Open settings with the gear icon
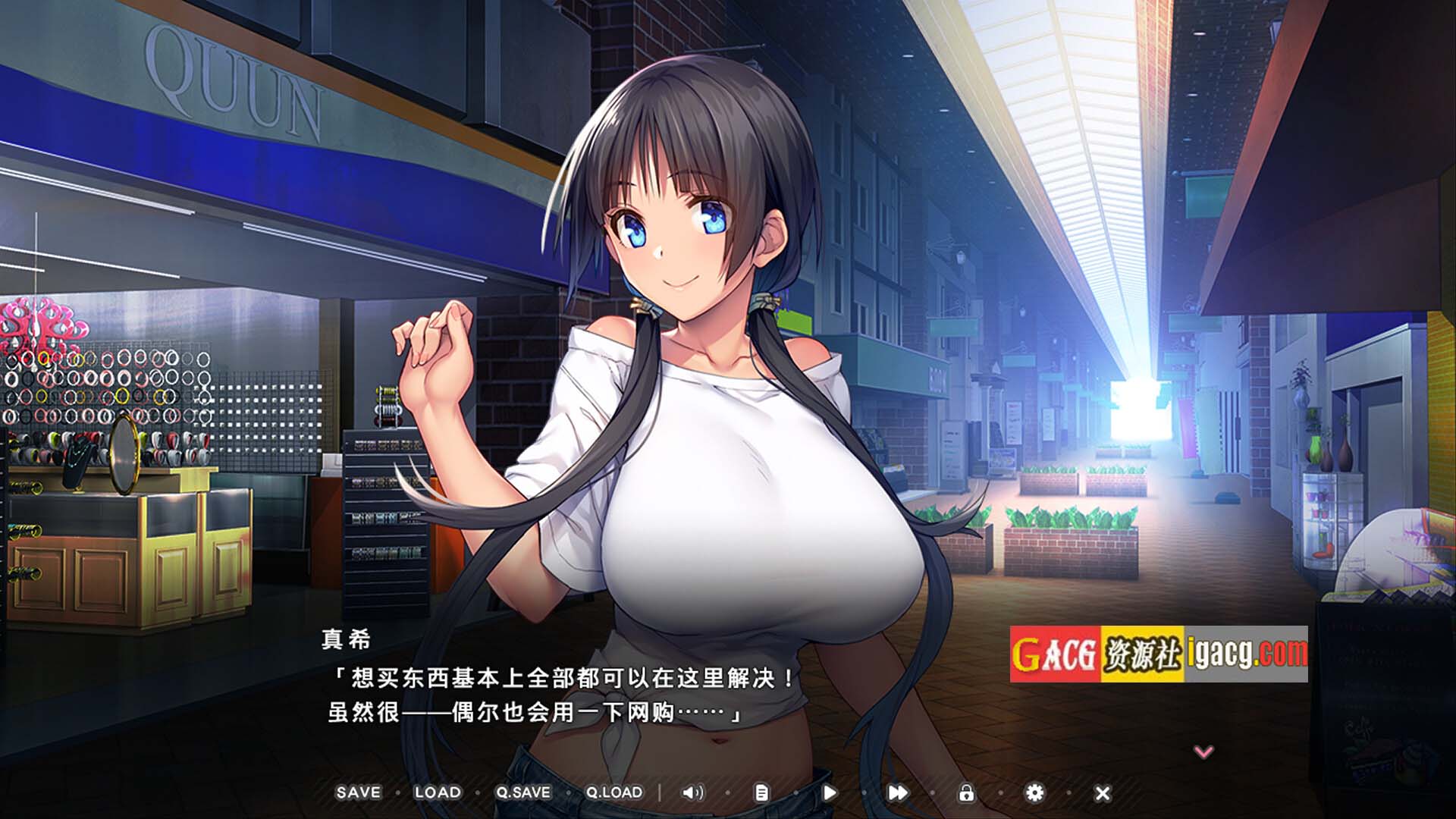The width and height of the screenshot is (1456, 819). (1034, 792)
